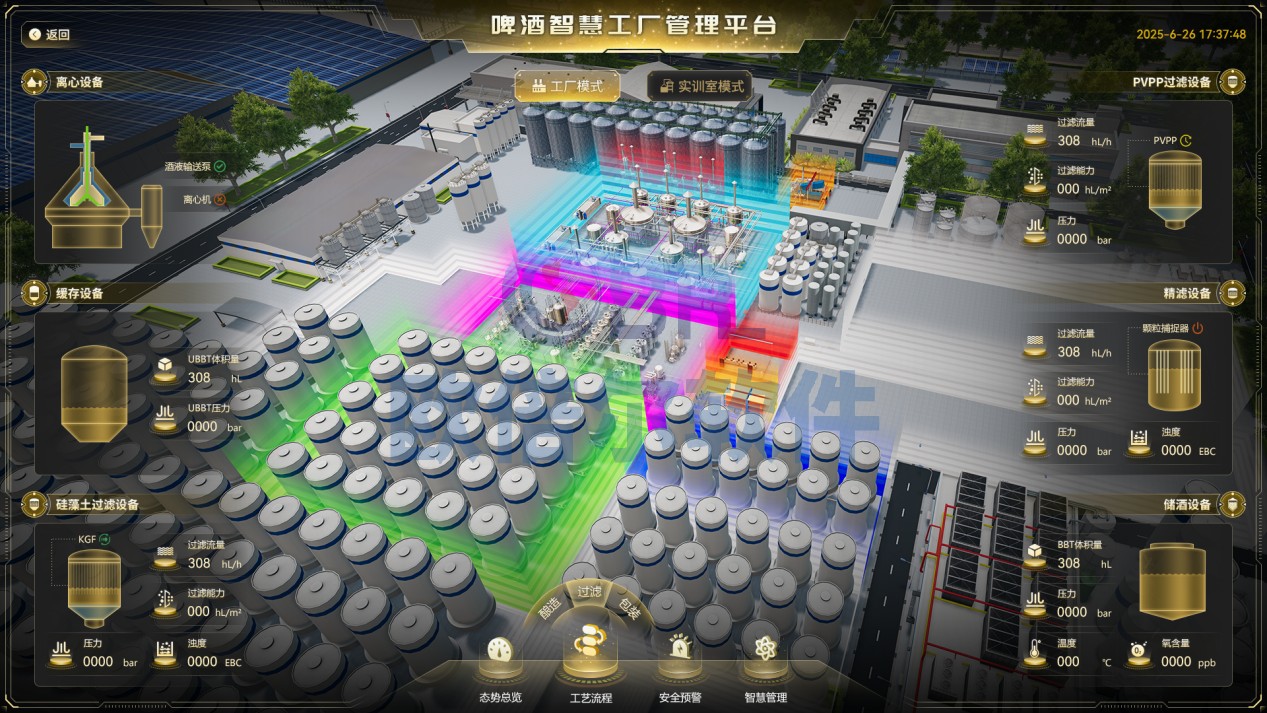The width and height of the screenshot is (1267, 713).
Task: Go back with the 返回 button
Action: click(x=49, y=34)
